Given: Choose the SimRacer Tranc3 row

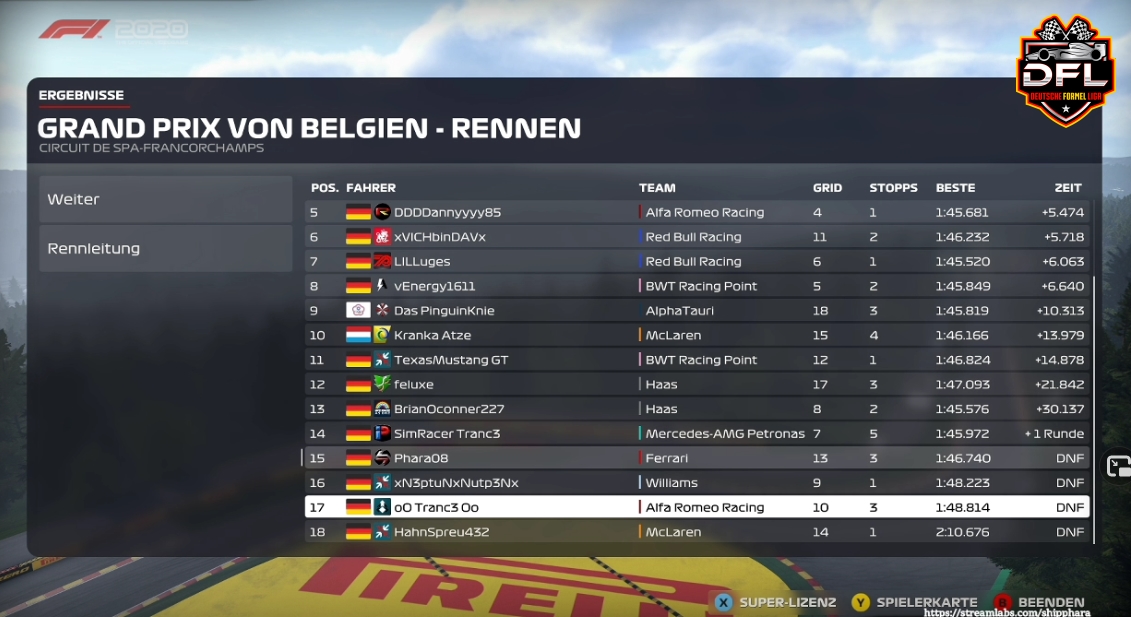Looking at the screenshot, I should coord(696,433).
